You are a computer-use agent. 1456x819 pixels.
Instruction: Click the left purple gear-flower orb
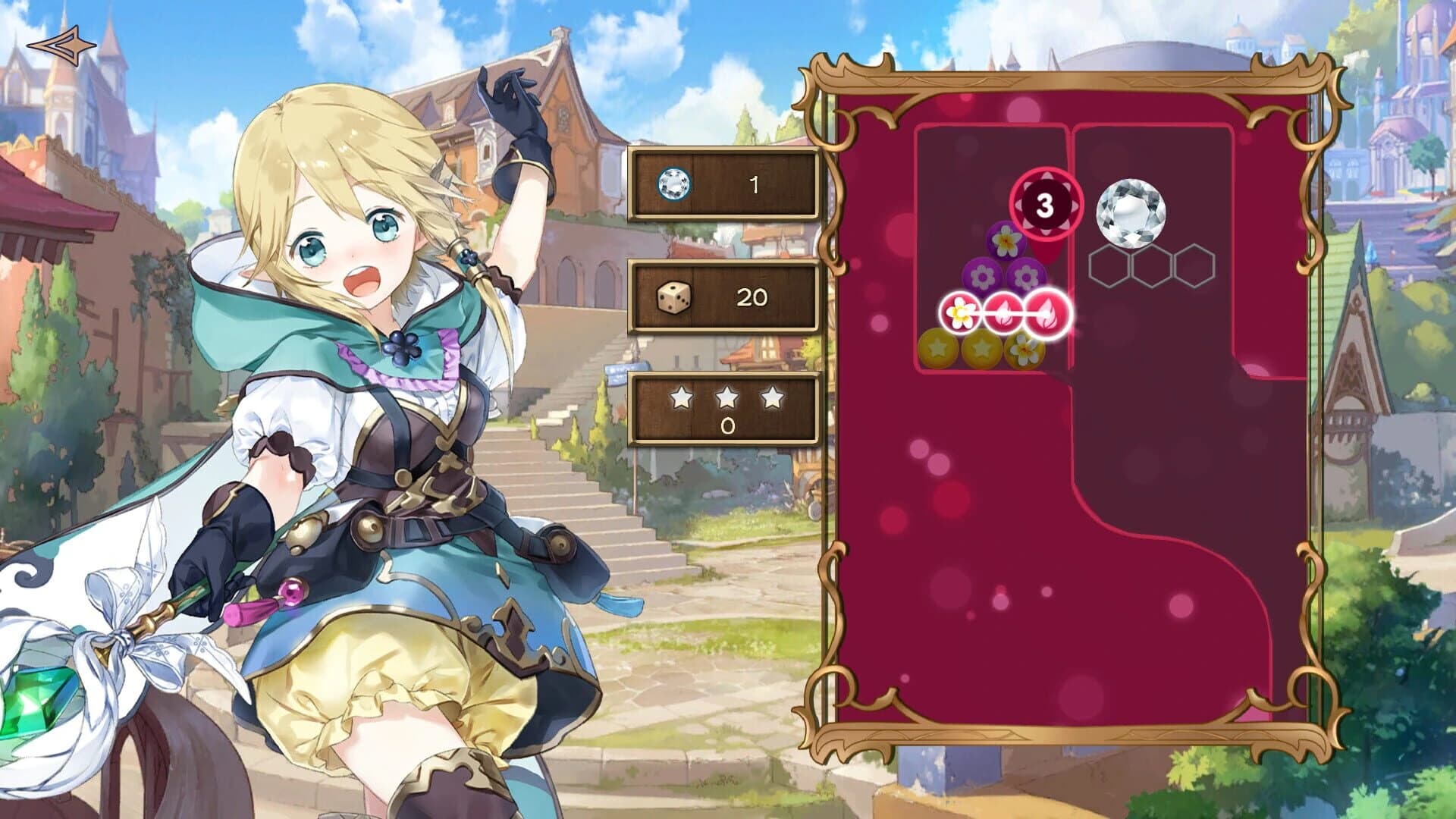[x=981, y=276]
